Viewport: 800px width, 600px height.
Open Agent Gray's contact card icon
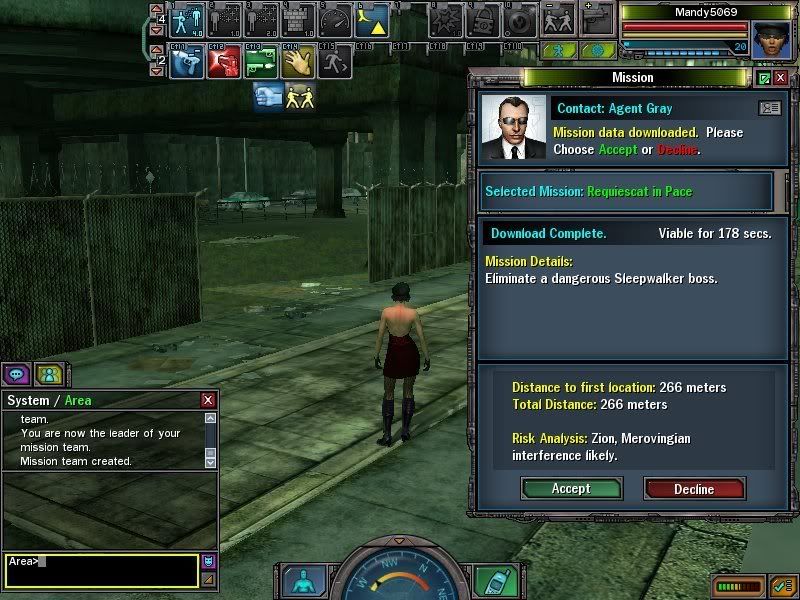[770, 108]
